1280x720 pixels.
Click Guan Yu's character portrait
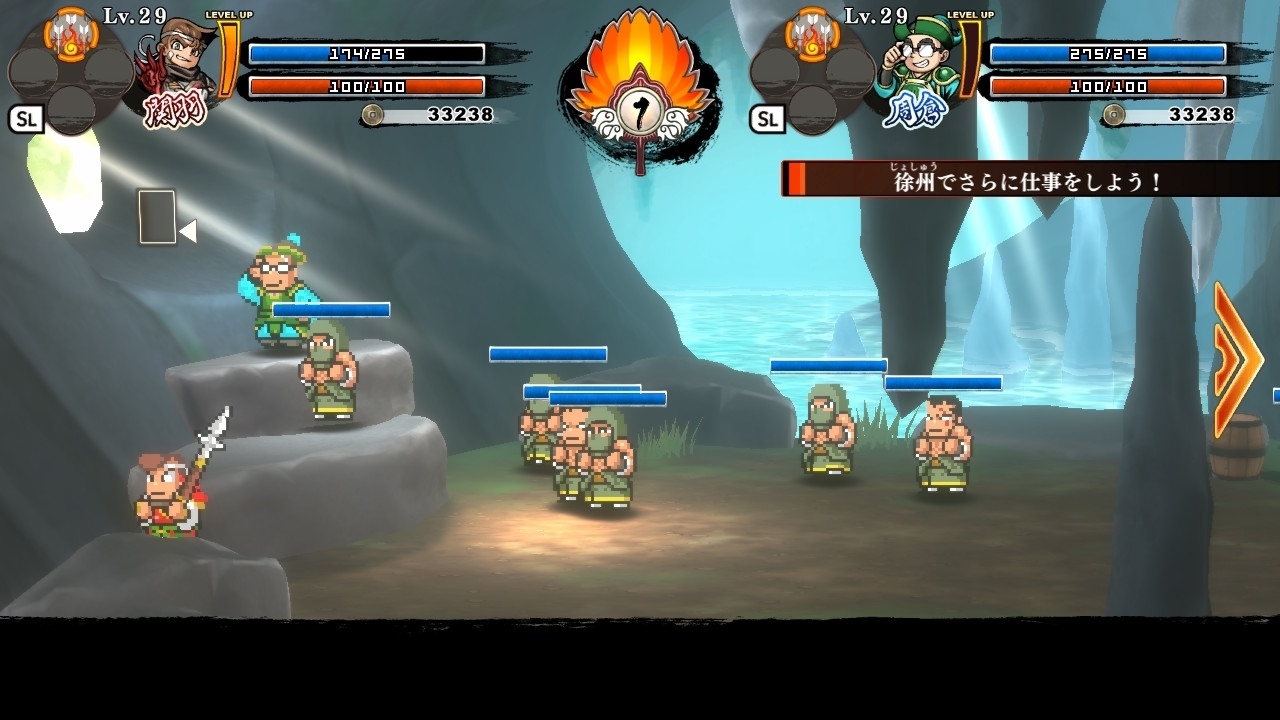[x=182, y=55]
